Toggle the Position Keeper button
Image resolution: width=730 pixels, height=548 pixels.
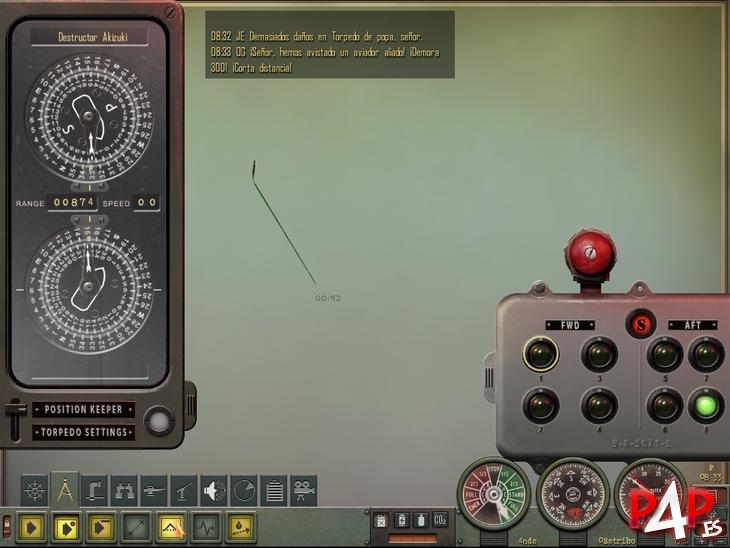pos(83,409)
